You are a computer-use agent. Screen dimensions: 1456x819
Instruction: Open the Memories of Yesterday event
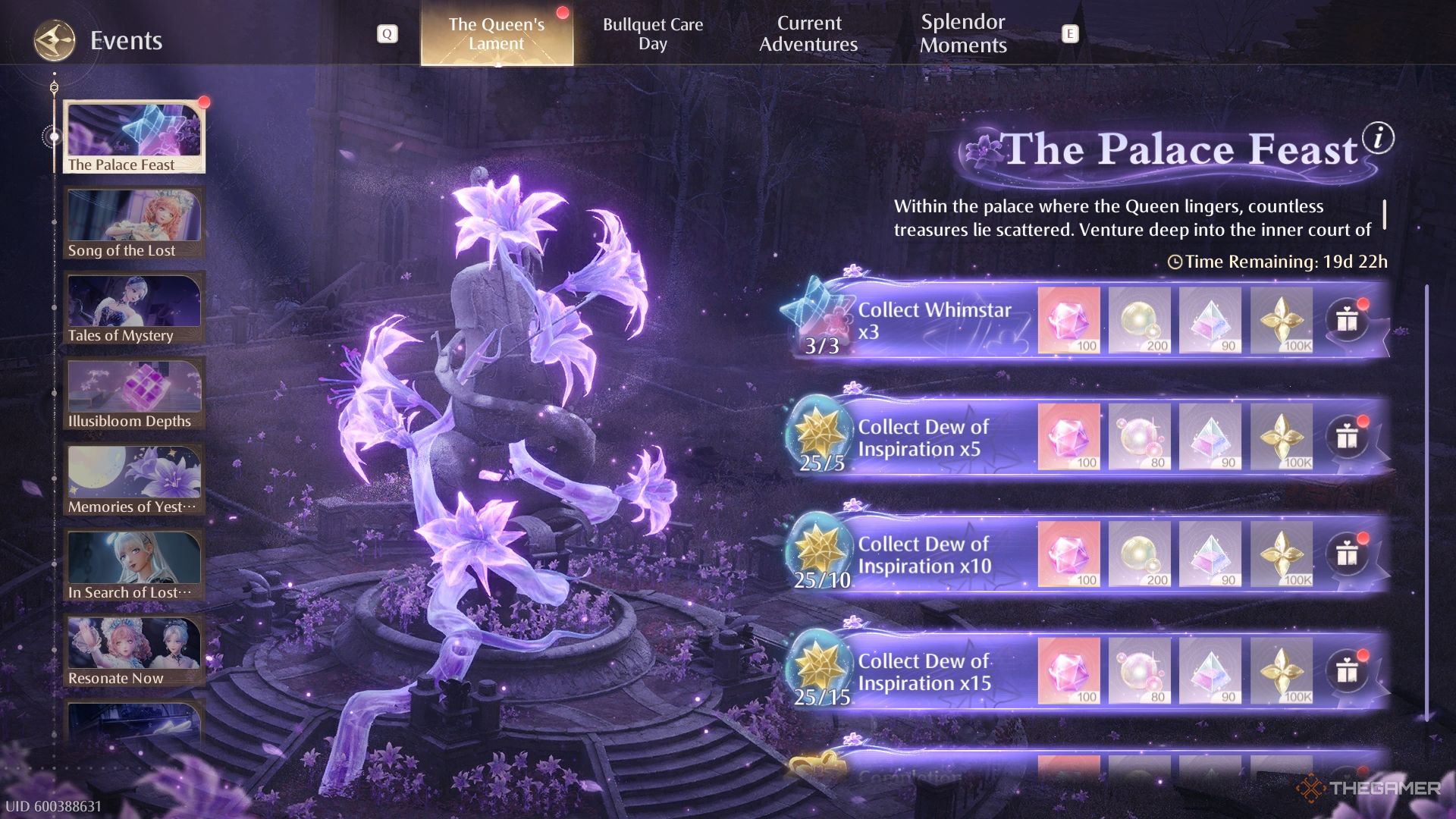click(134, 480)
